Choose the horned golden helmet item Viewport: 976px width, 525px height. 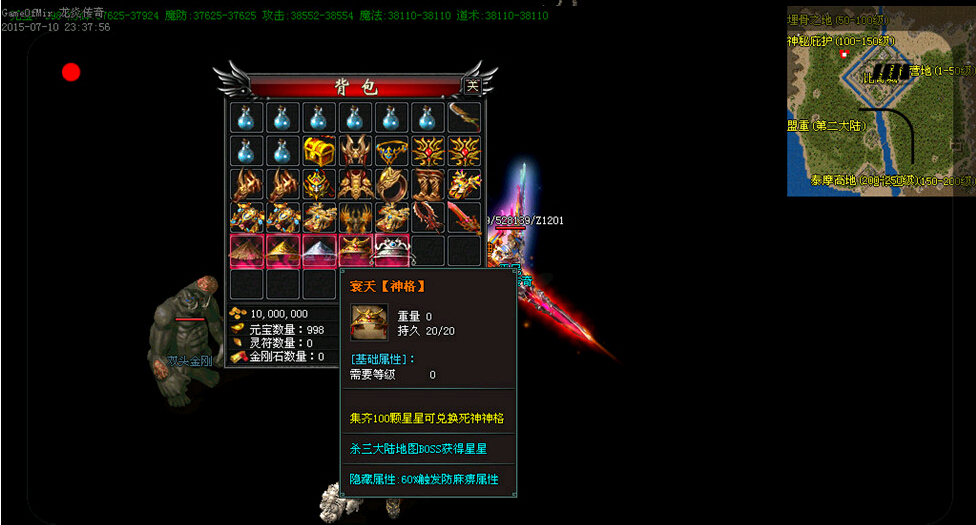click(354, 151)
